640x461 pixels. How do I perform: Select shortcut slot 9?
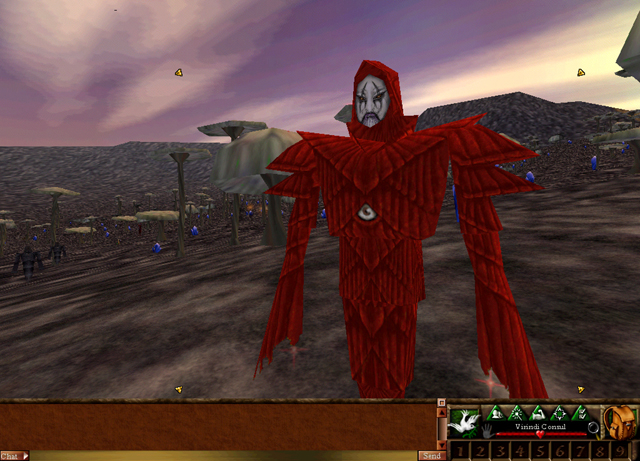point(621,451)
